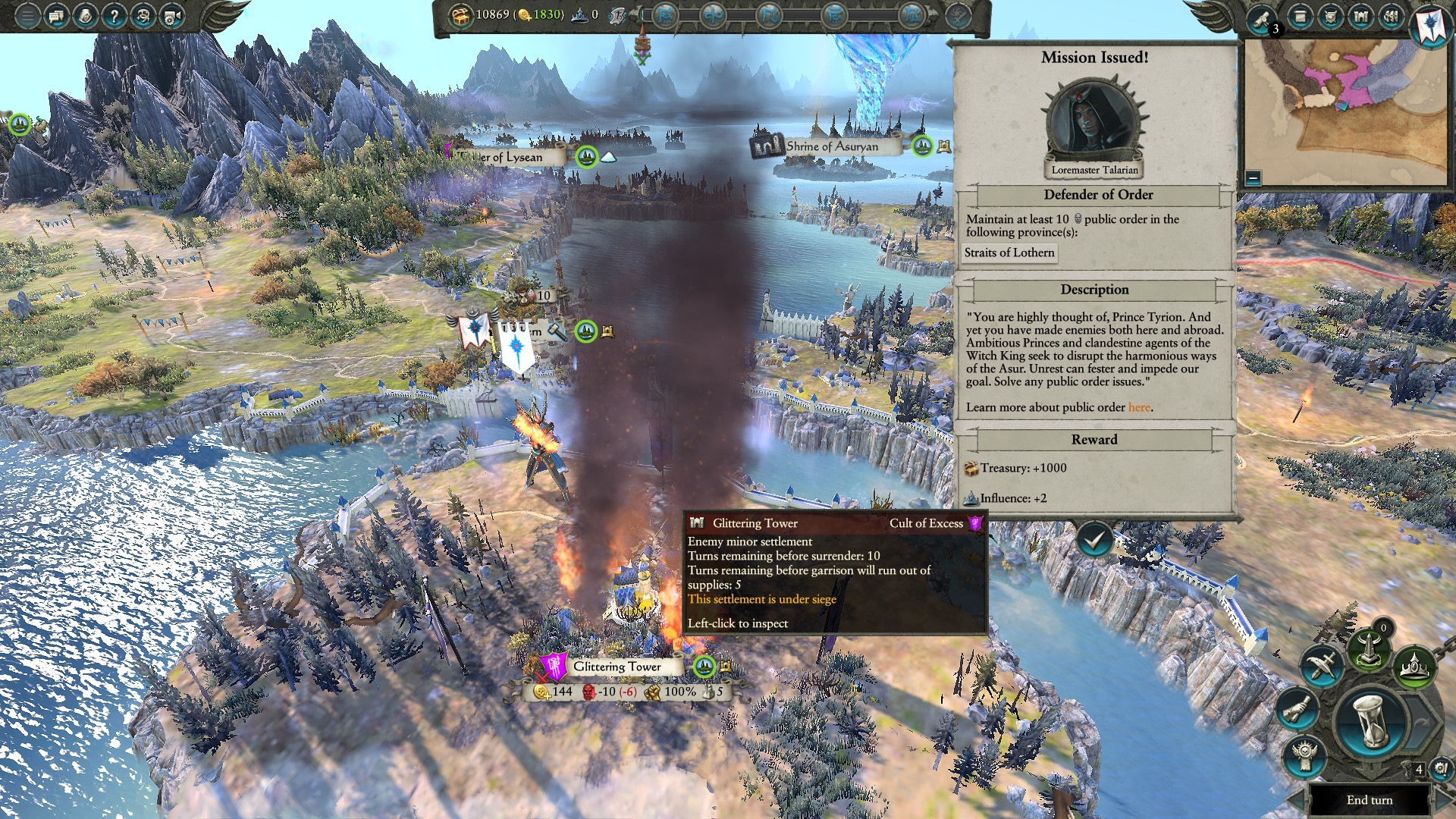Open the green crown court button
The width and height of the screenshot is (1456, 819).
pos(1415,667)
